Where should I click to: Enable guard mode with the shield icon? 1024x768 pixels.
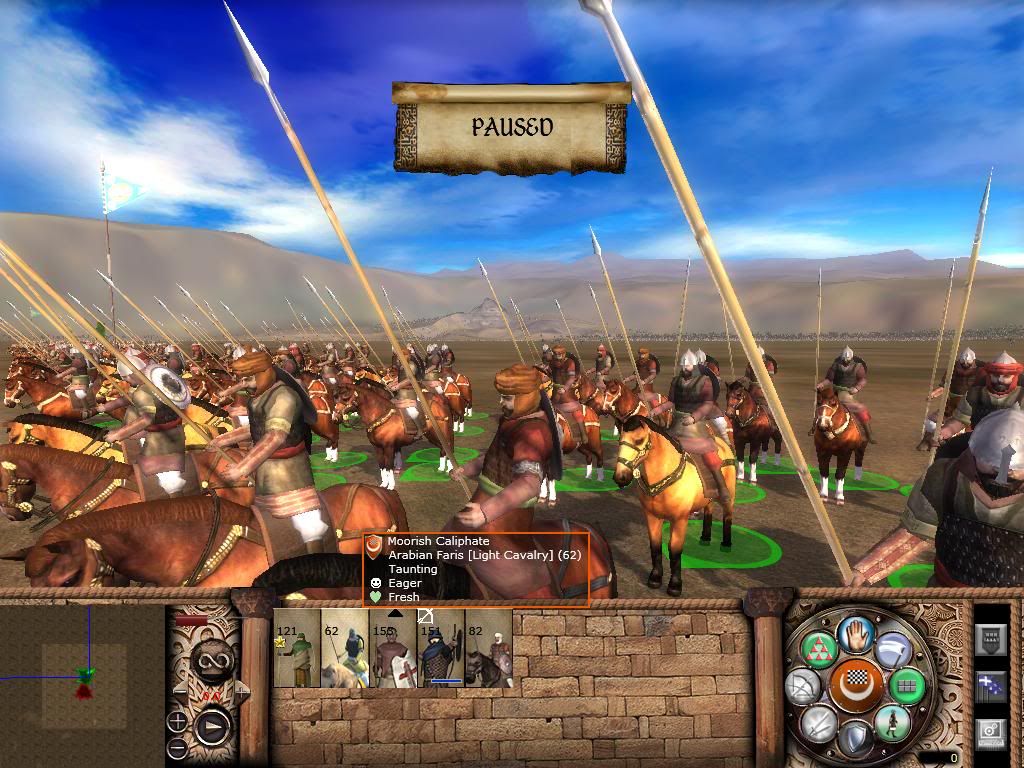pos(853,738)
